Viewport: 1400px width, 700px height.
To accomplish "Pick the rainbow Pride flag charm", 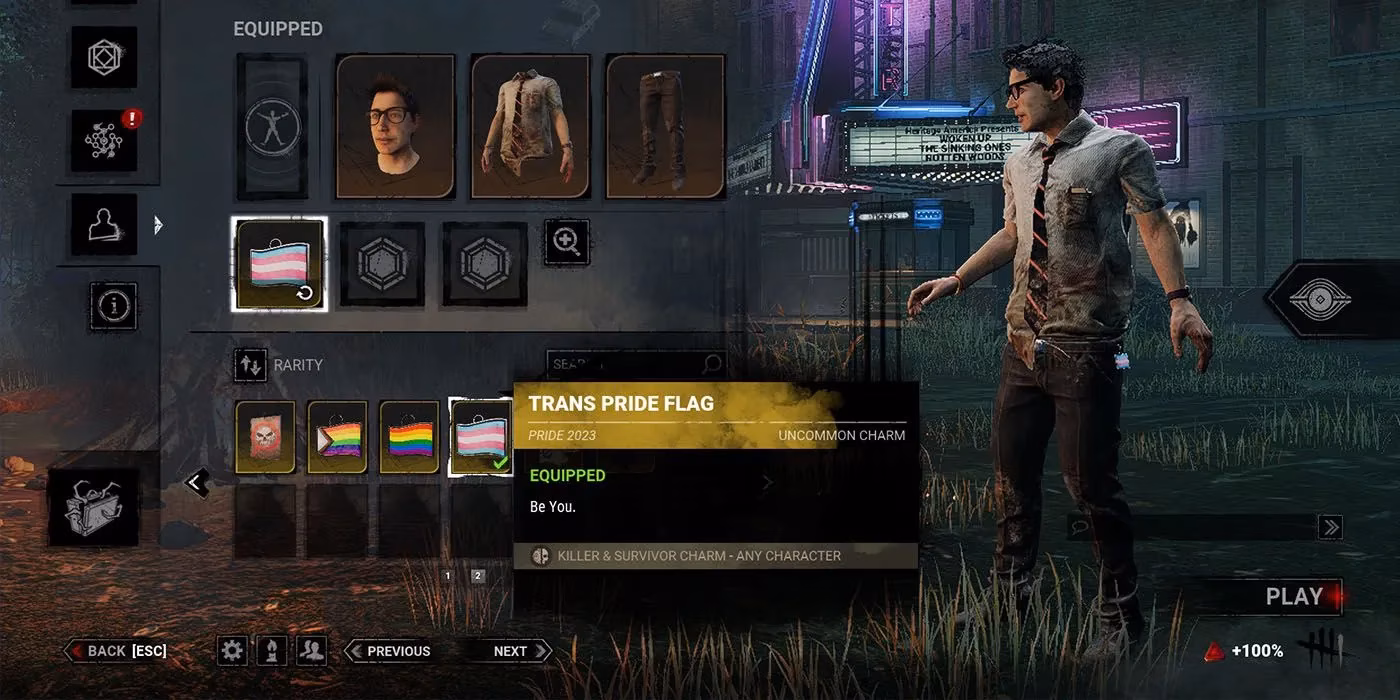I will (409, 437).
